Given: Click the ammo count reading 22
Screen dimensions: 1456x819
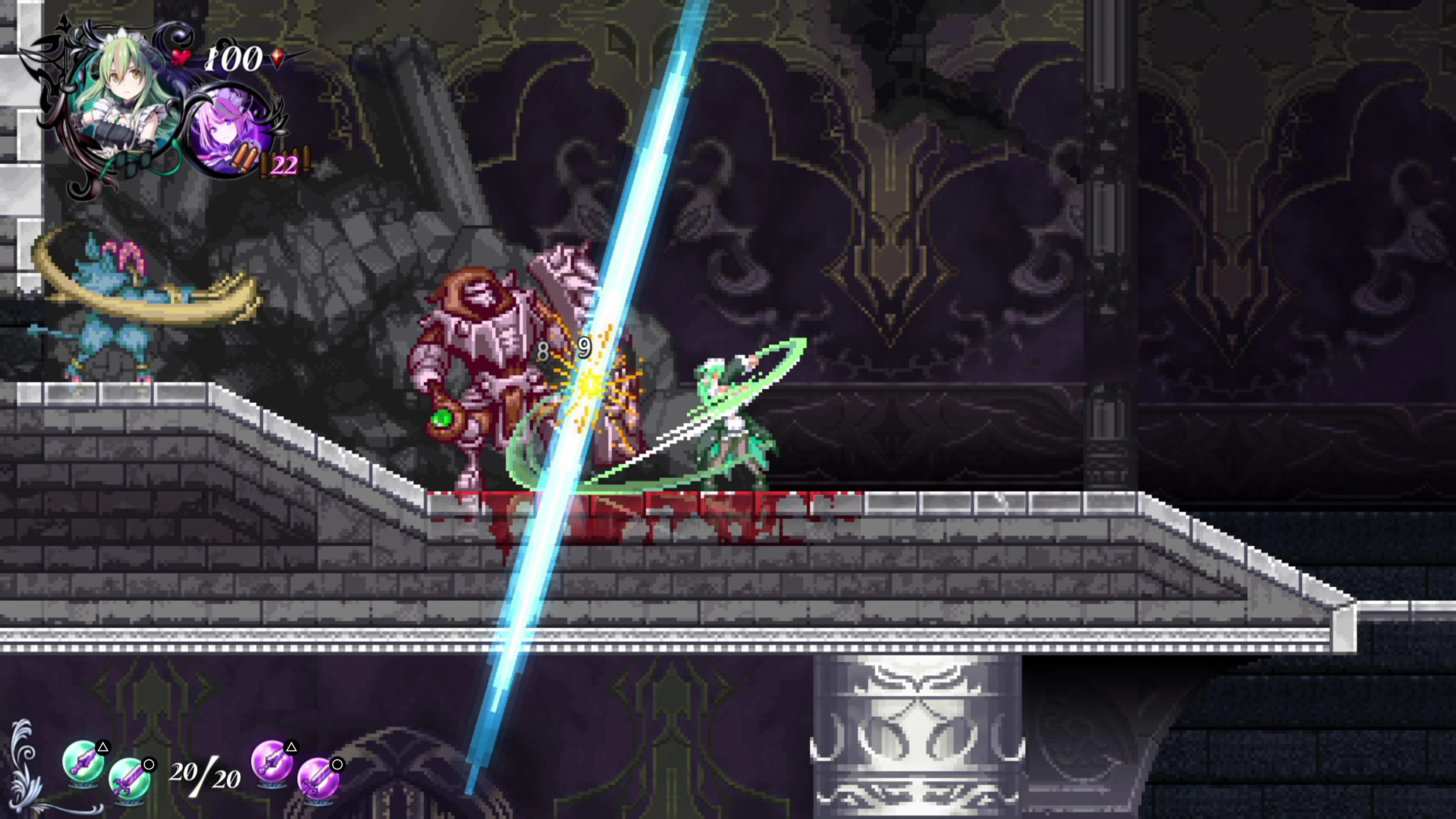Looking at the screenshot, I should click(286, 166).
